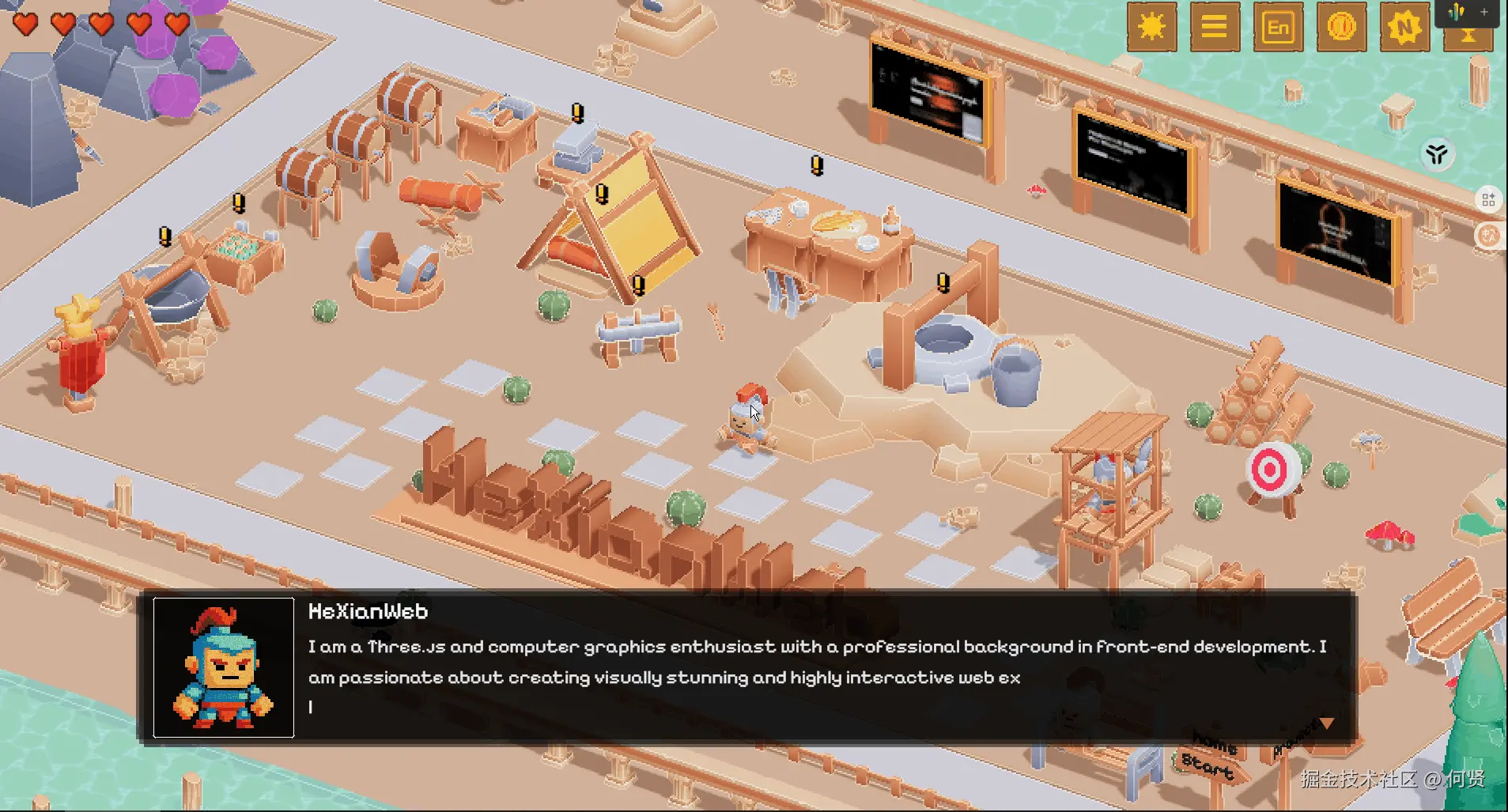The width and height of the screenshot is (1508, 812).
Task: Open the trophy achievements button
Action: pos(1468,40)
